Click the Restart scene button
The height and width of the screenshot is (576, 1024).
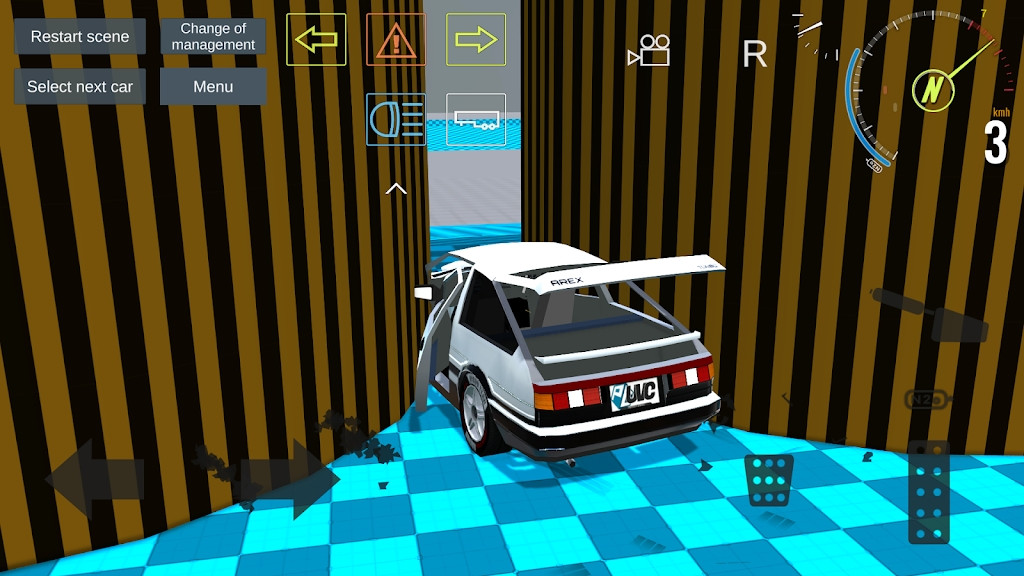tap(80, 37)
